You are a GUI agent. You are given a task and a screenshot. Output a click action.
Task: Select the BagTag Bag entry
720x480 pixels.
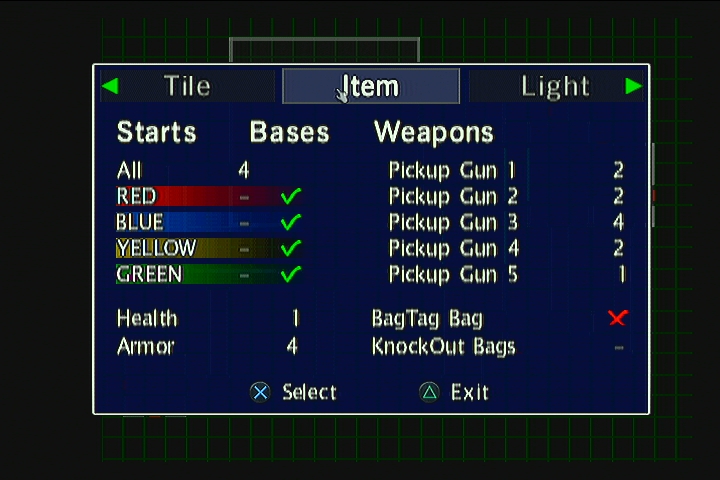(427, 318)
